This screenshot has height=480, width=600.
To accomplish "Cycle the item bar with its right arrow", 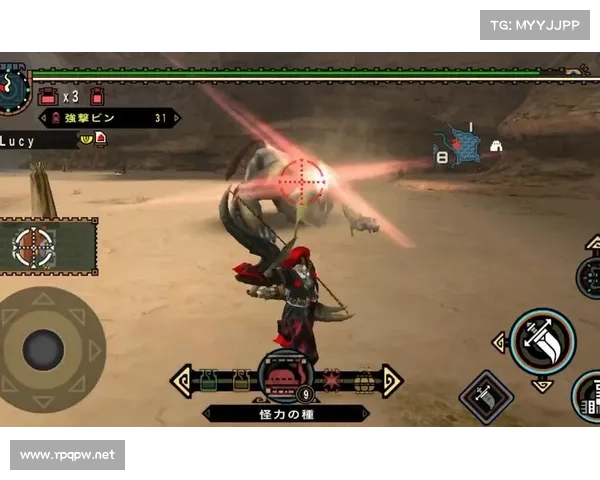I will tap(391, 380).
